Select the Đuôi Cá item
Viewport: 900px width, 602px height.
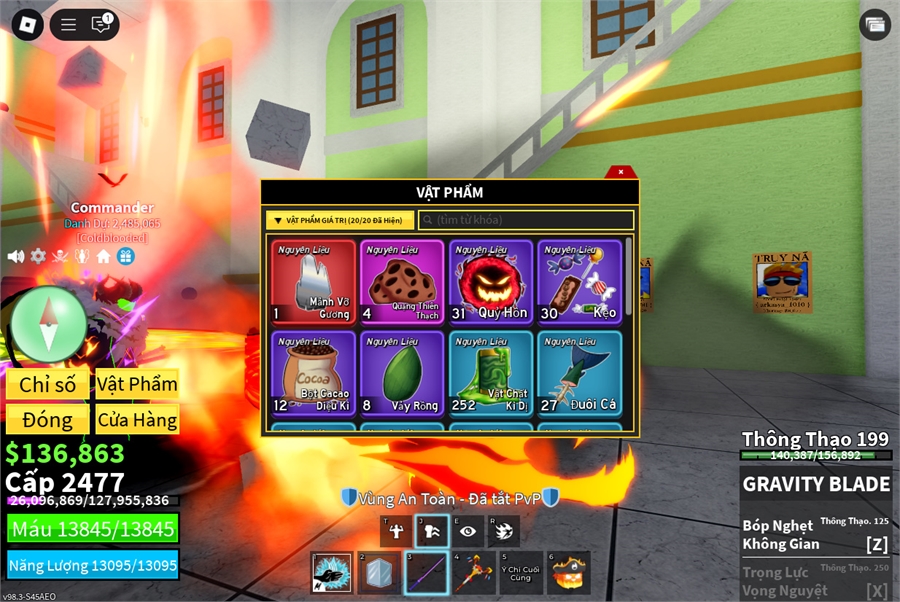point(580,373)
